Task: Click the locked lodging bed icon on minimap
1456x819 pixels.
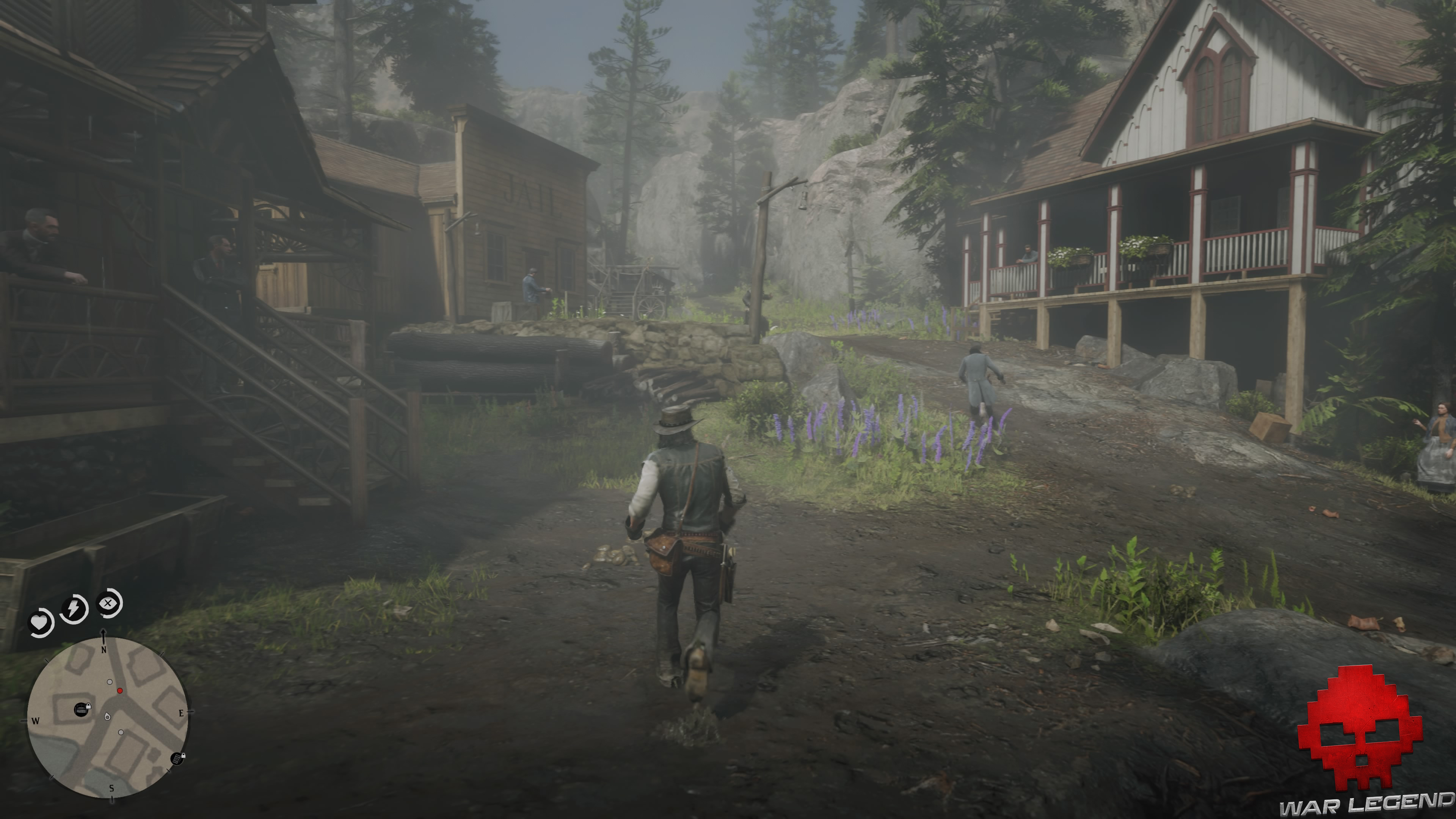Action: 82,711
